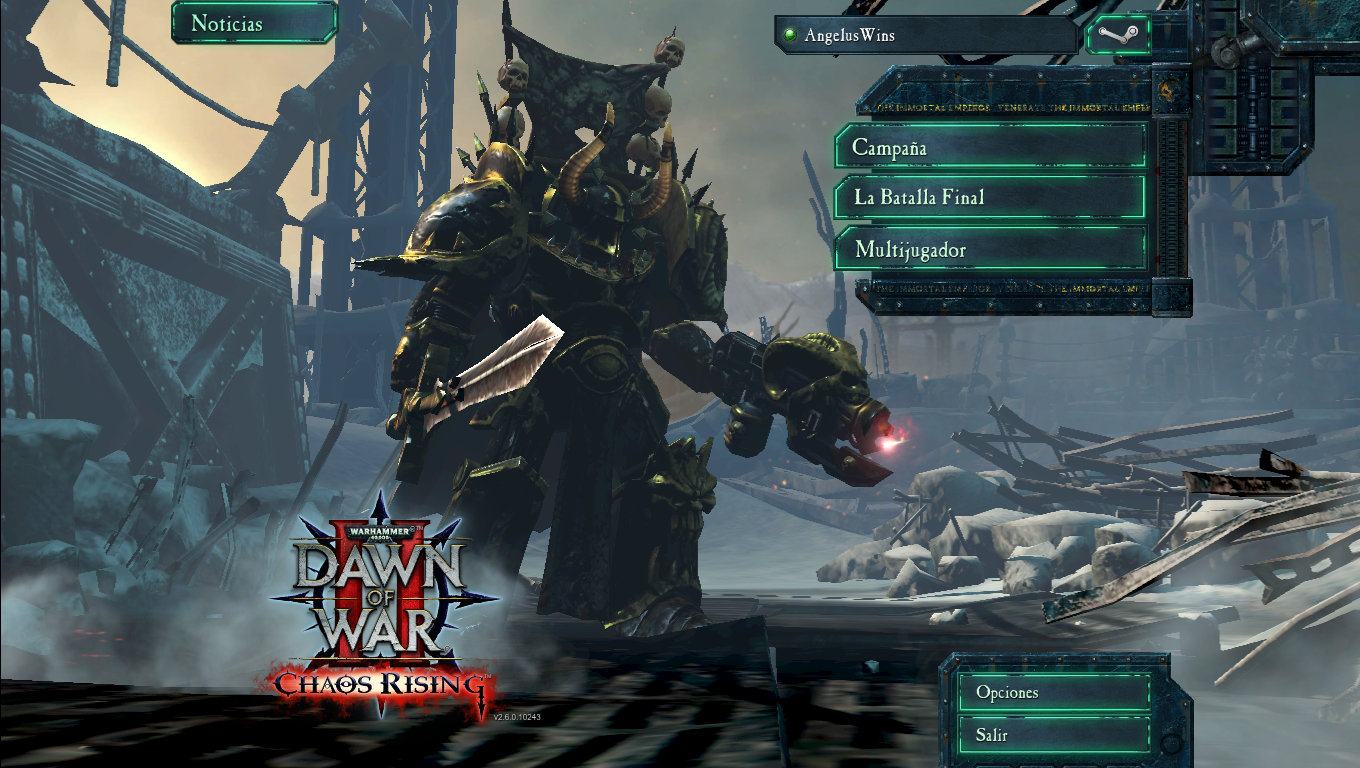Open the Multijugador menu
1360x768 pixels.
click(989, 249)
